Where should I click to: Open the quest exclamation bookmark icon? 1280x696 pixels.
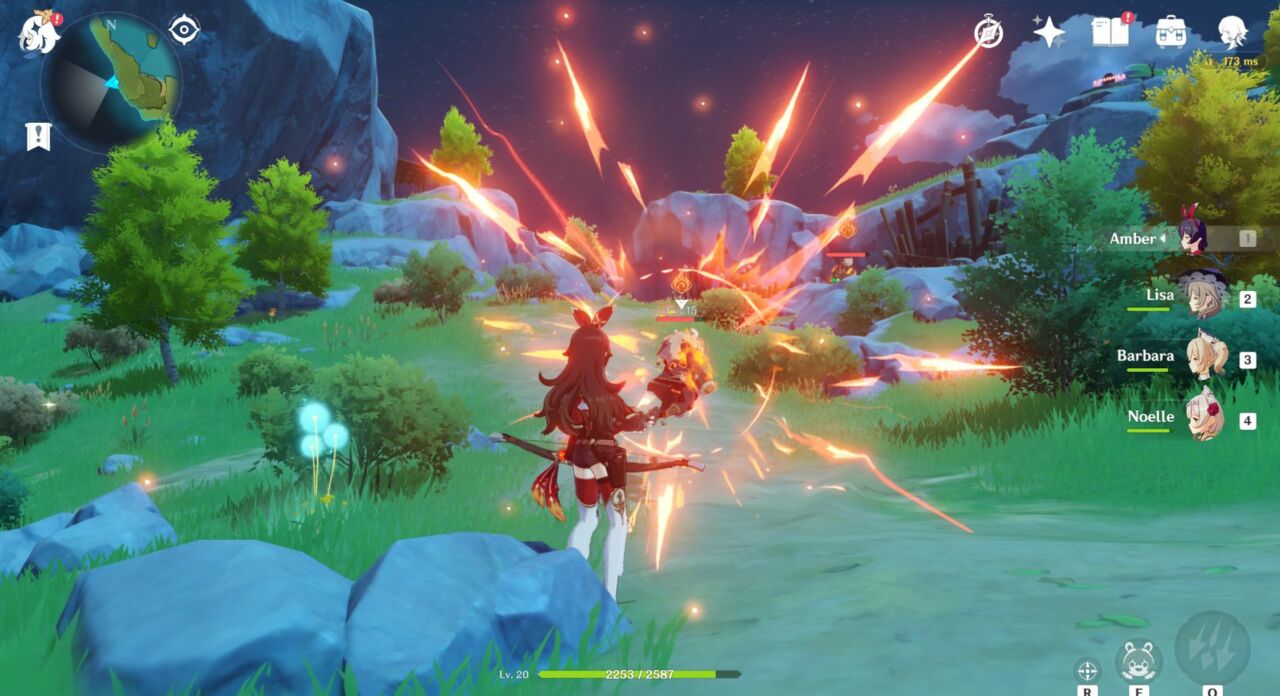point(38,136)
